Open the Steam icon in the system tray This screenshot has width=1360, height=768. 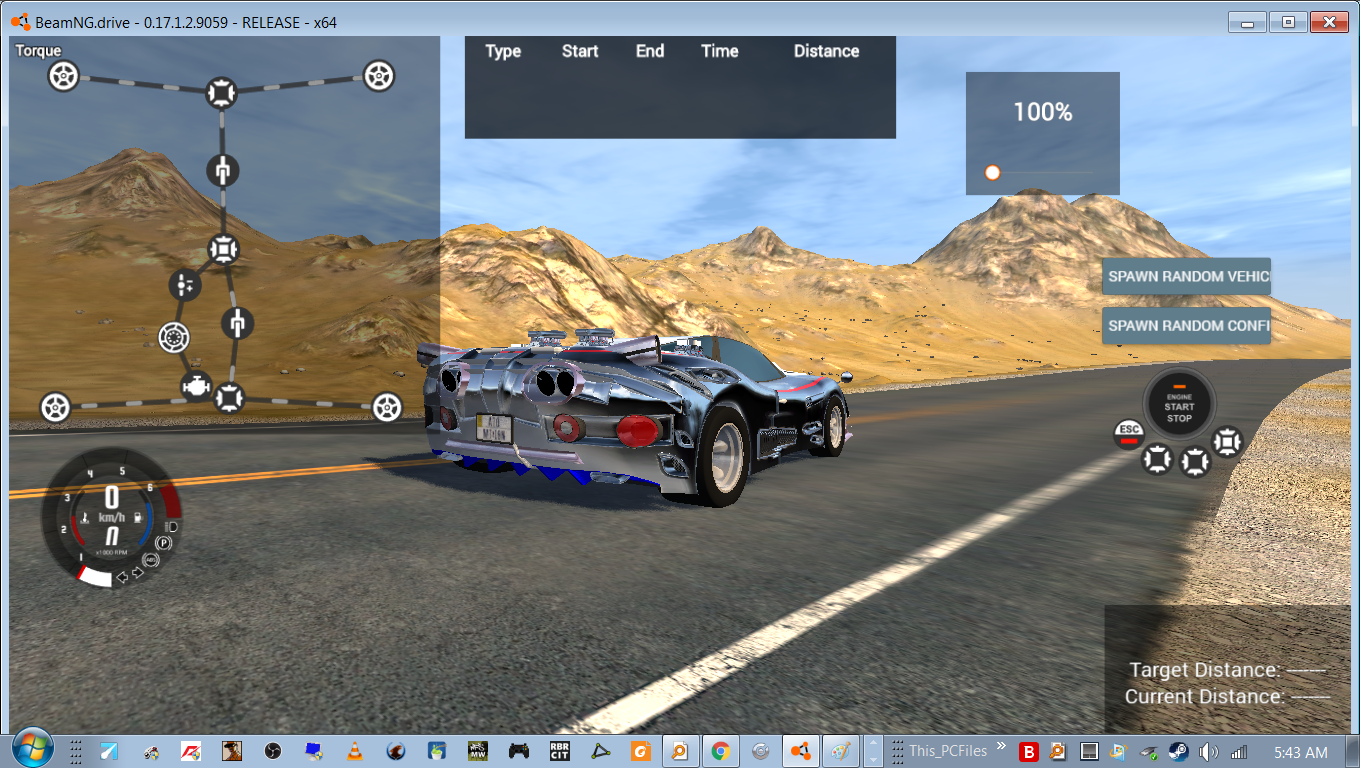[x=1180, y=751]
